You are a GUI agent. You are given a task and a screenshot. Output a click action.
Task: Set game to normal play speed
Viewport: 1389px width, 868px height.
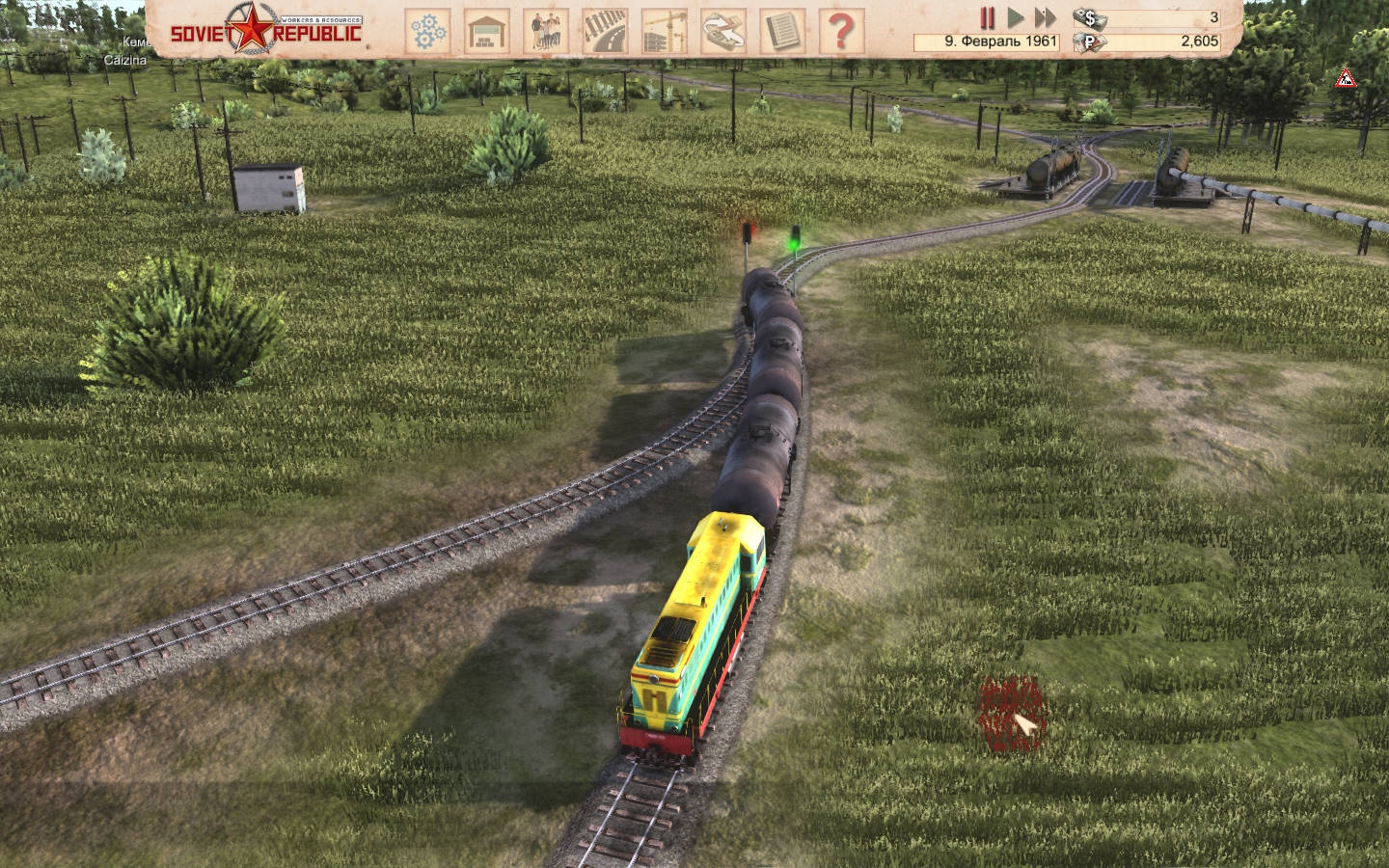pyautogui.click(x=1016, y=17)
